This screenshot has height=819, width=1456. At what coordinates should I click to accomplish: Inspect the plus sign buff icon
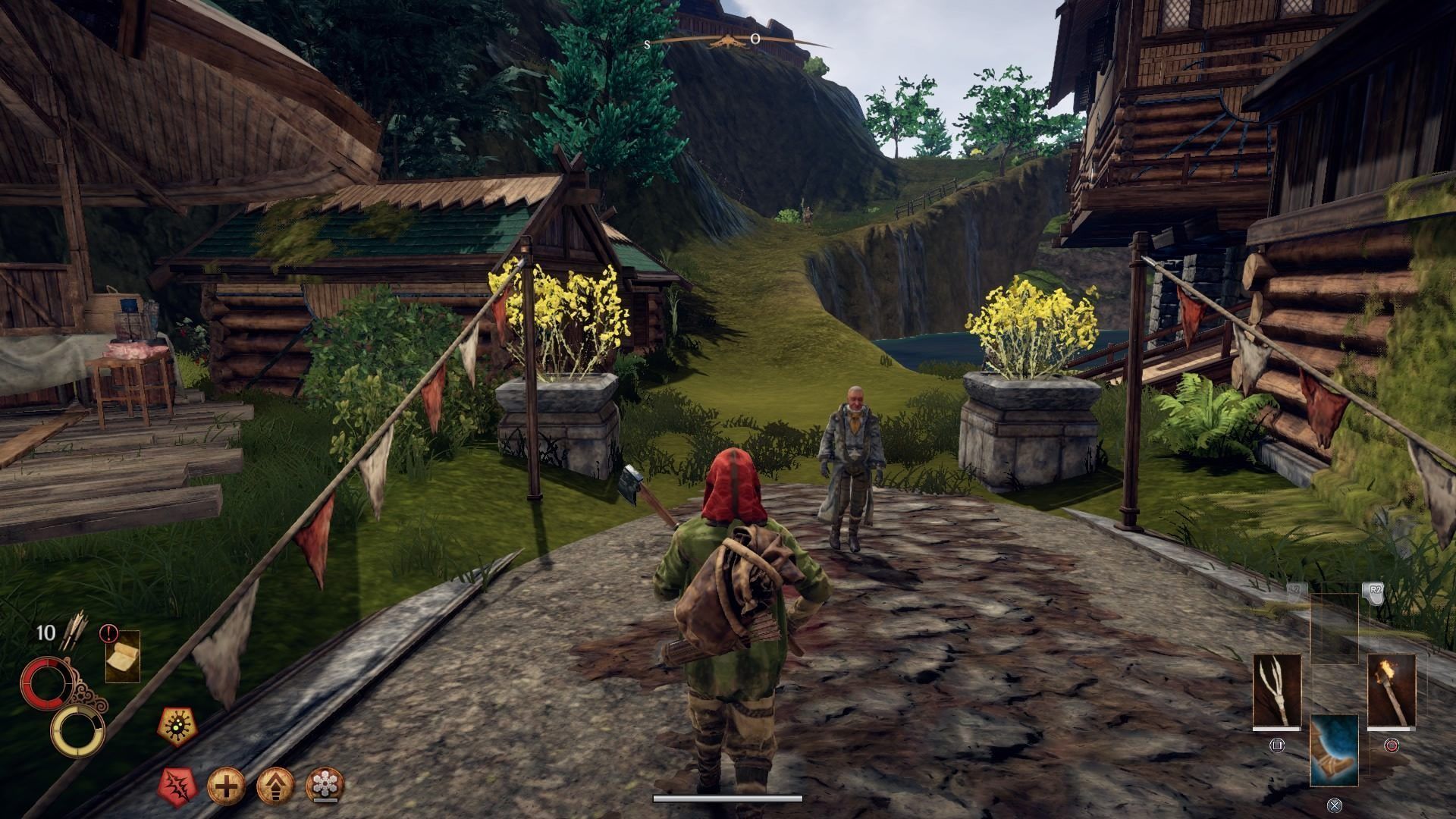click(x=227, y=784)
